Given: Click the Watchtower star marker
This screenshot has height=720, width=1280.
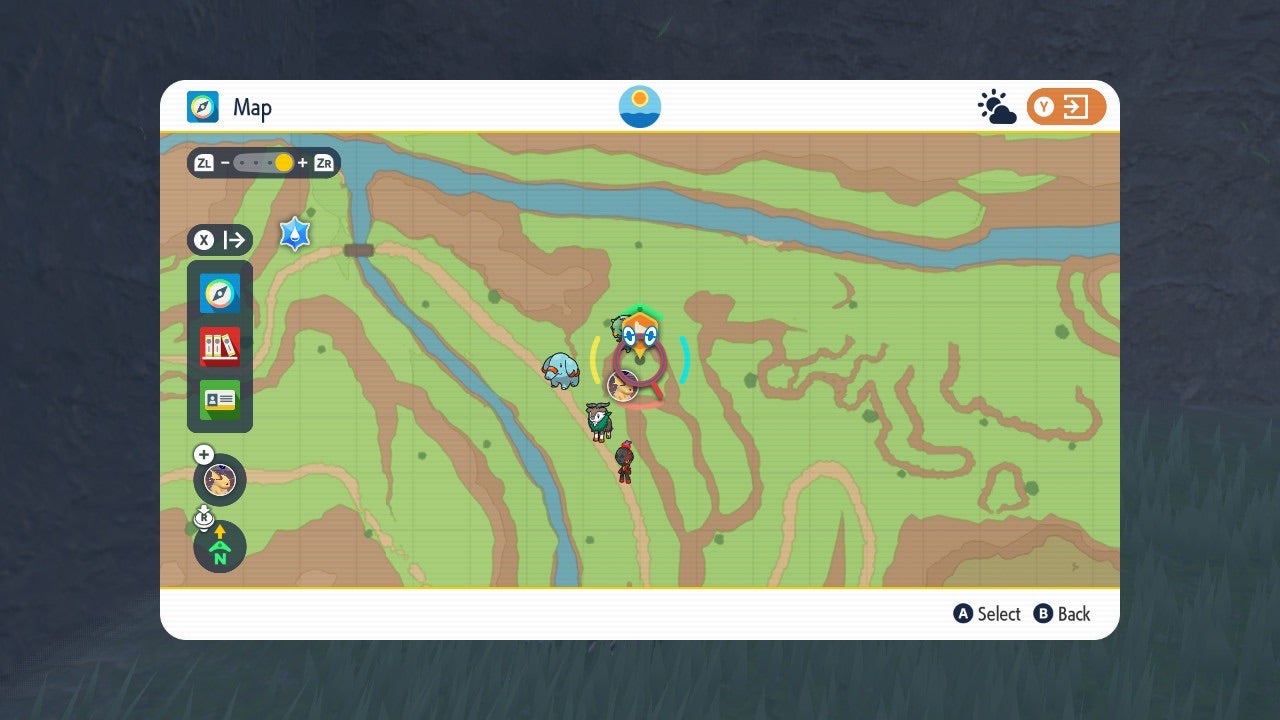Looking at the screenshot, I should click(294, 234).
